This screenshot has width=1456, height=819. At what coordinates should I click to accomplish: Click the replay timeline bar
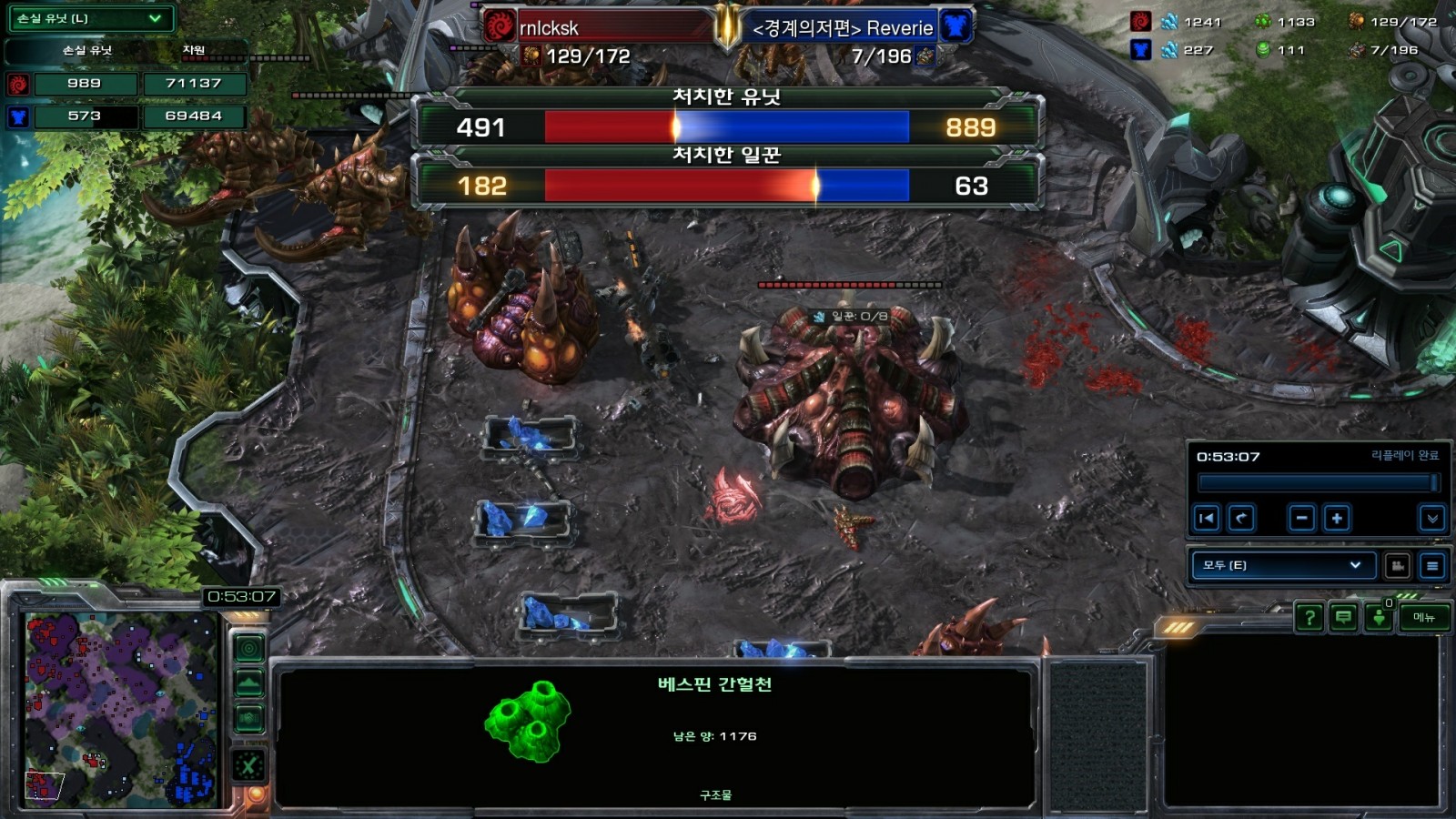pyautogui.click(x=1317, y=483)
